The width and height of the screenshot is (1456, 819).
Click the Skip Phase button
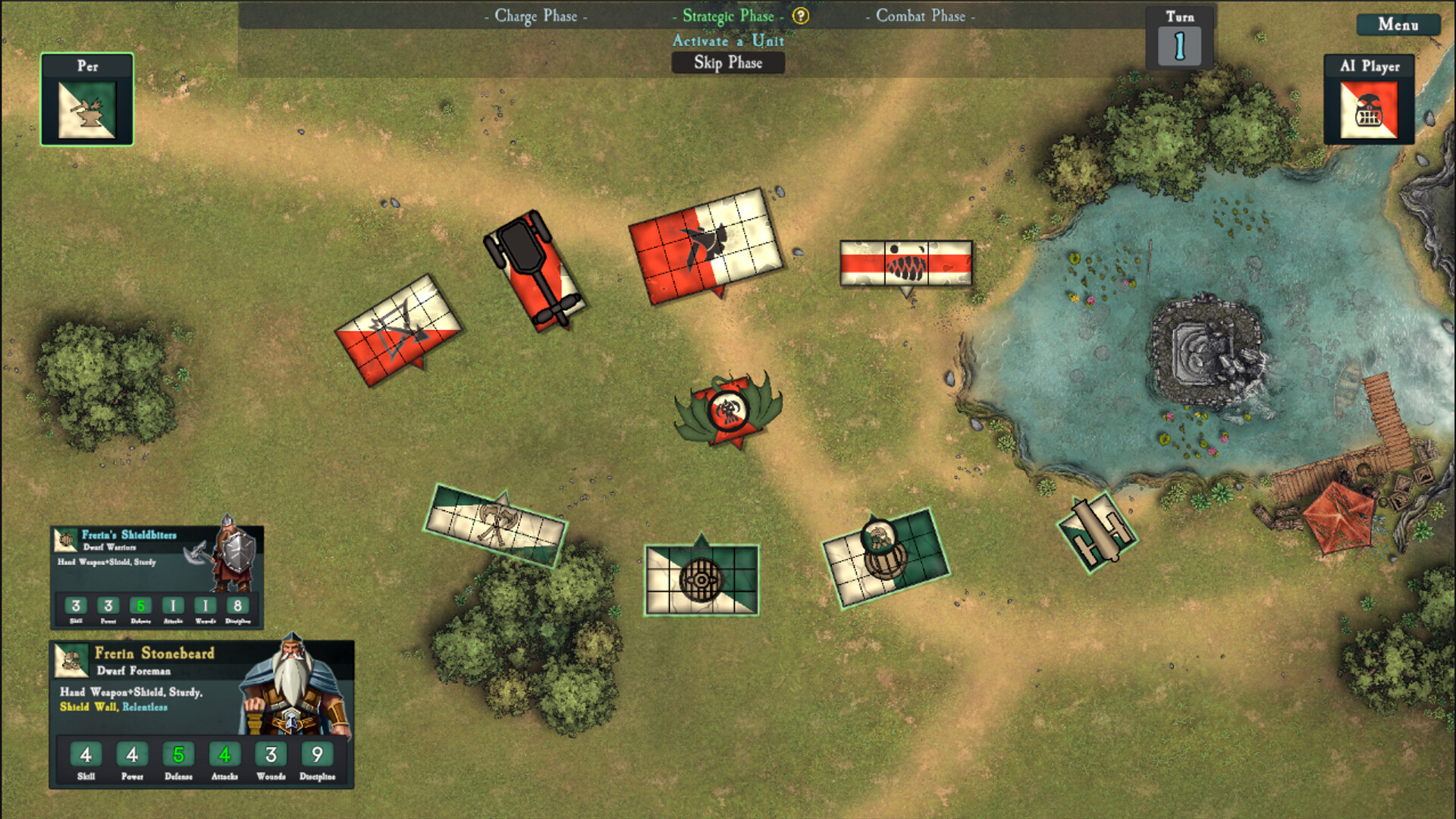point(727,63)
